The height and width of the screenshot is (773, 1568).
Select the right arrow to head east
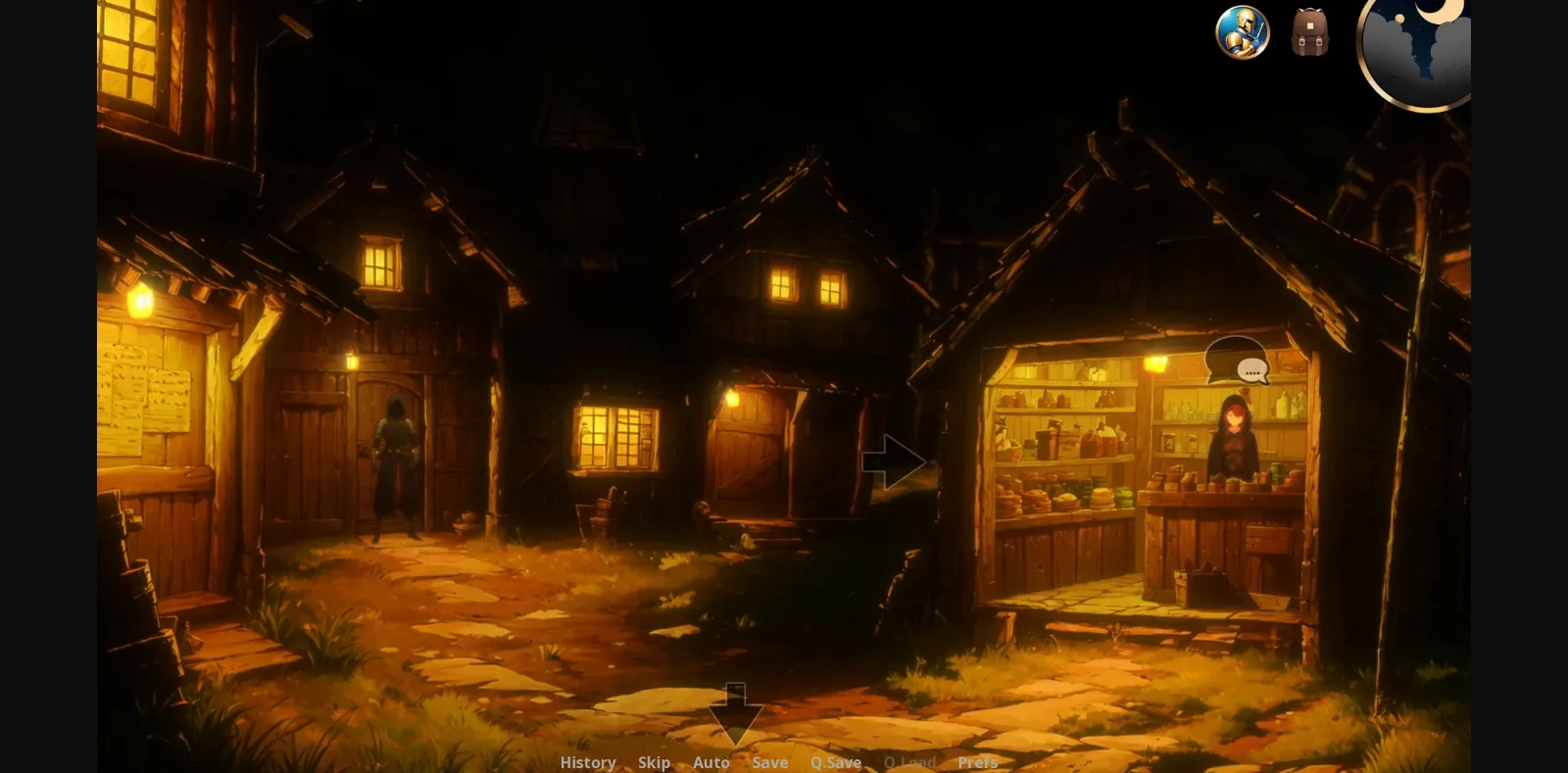pyautogui.click(x=894, y=460)
